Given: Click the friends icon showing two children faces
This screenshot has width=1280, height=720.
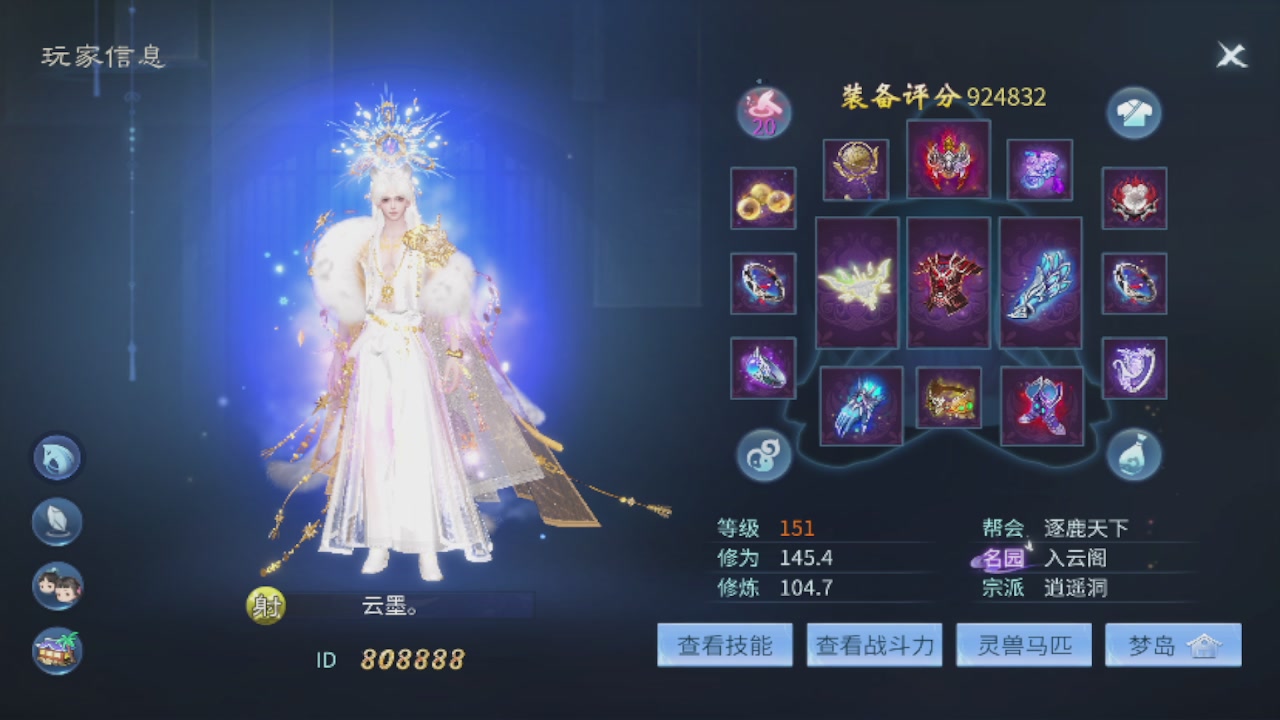Looking at the screenshot, I should pos(57,588).
